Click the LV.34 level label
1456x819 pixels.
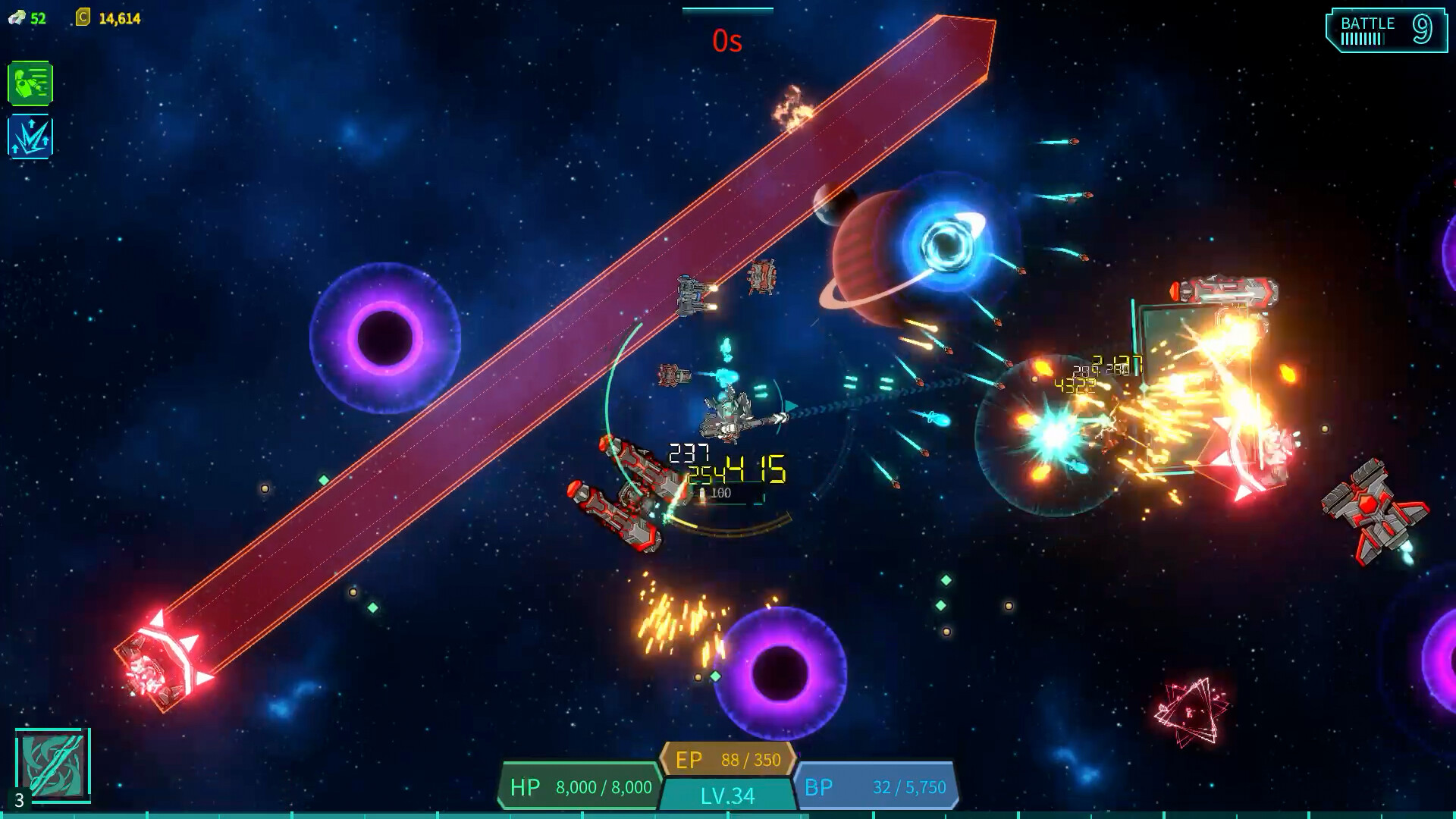coord(726,795)
